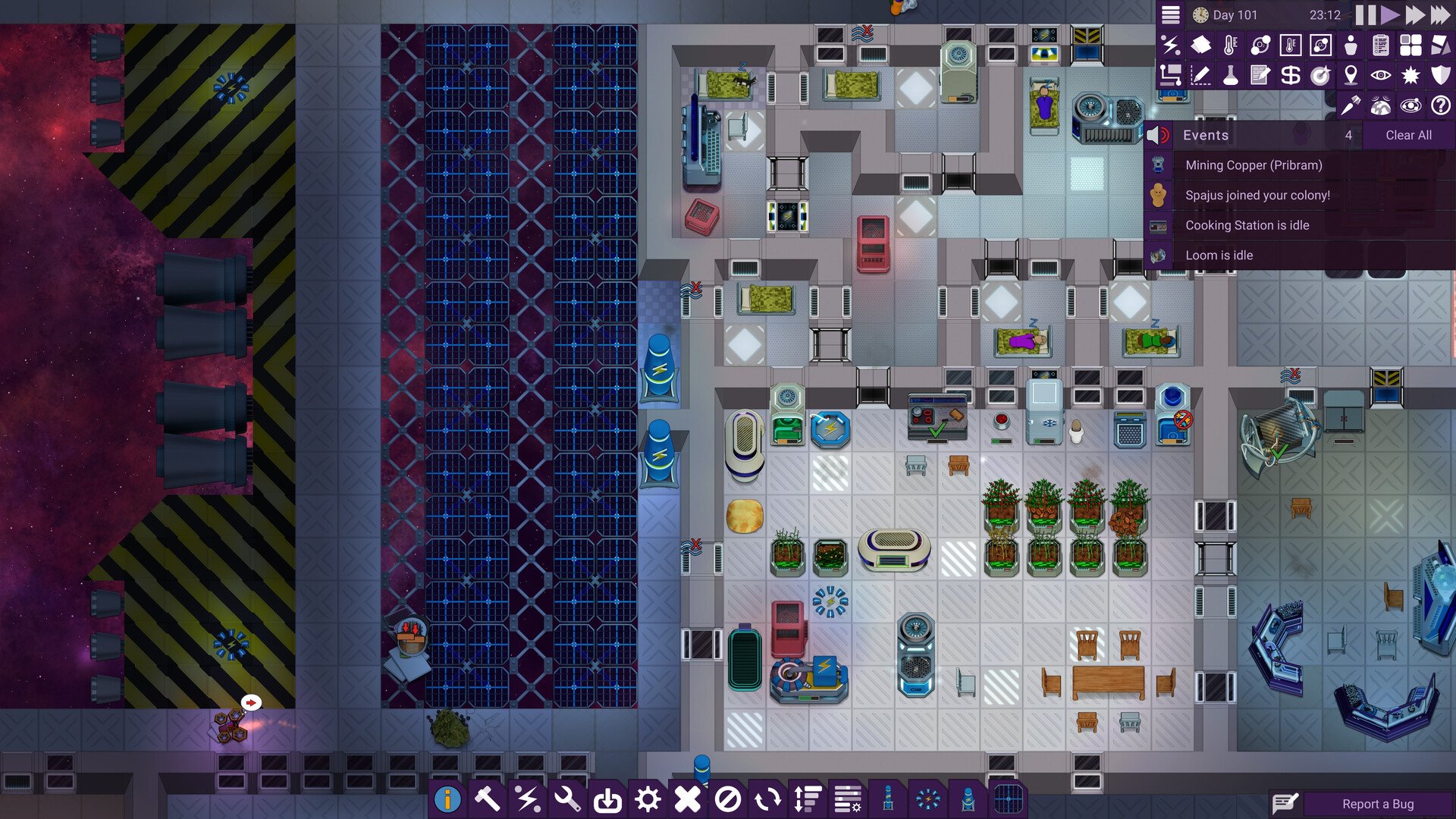The image size is (1456, 819).
Task: Clear All events in the list
Action: point(1408,135)
